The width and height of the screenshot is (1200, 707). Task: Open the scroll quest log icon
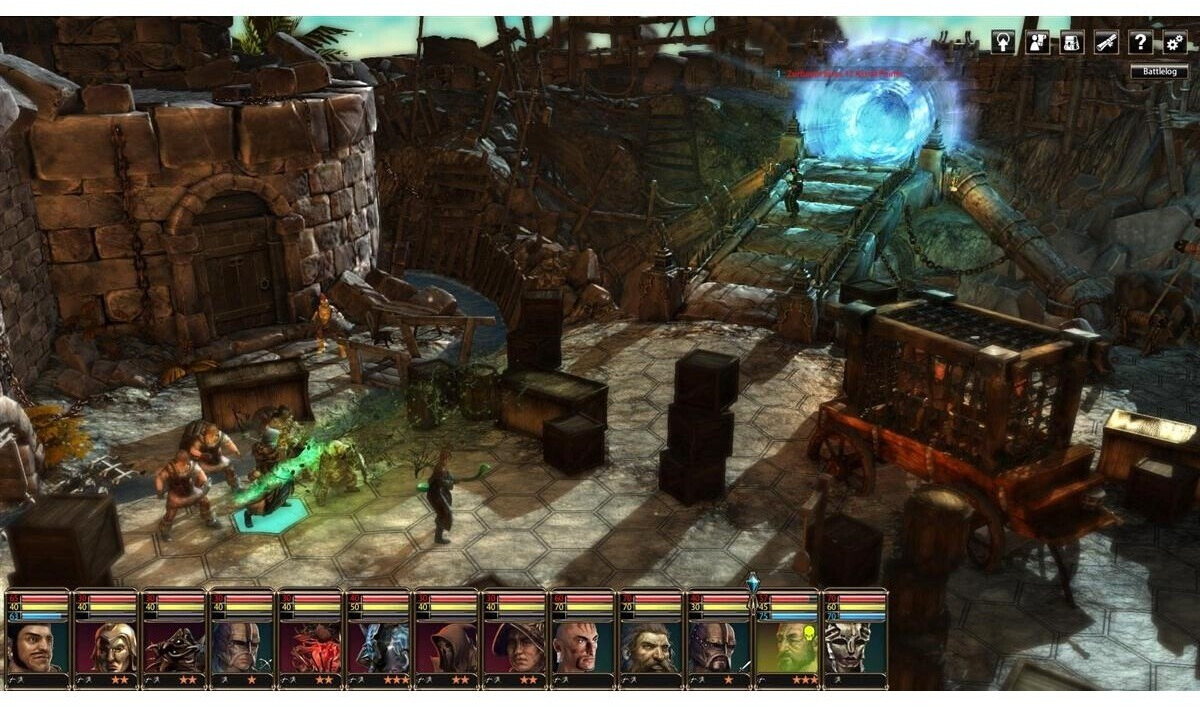pos(1106,42)
